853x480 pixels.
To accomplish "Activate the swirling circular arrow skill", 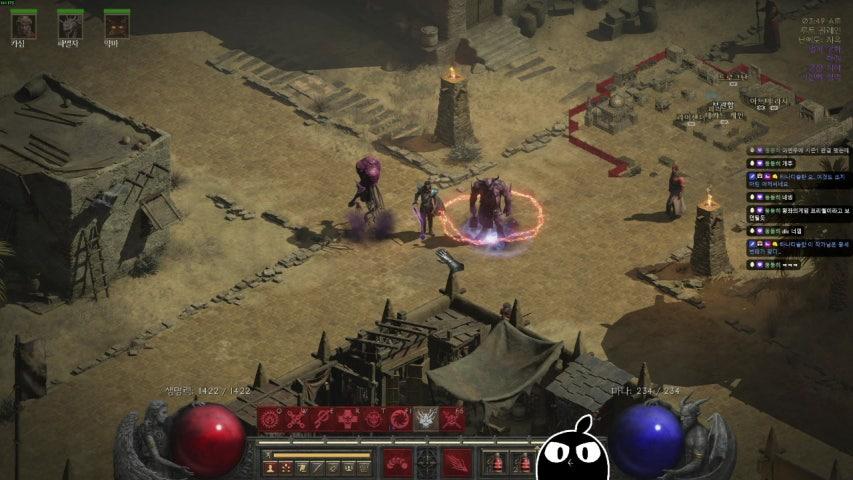I will [x=400, y=420].
